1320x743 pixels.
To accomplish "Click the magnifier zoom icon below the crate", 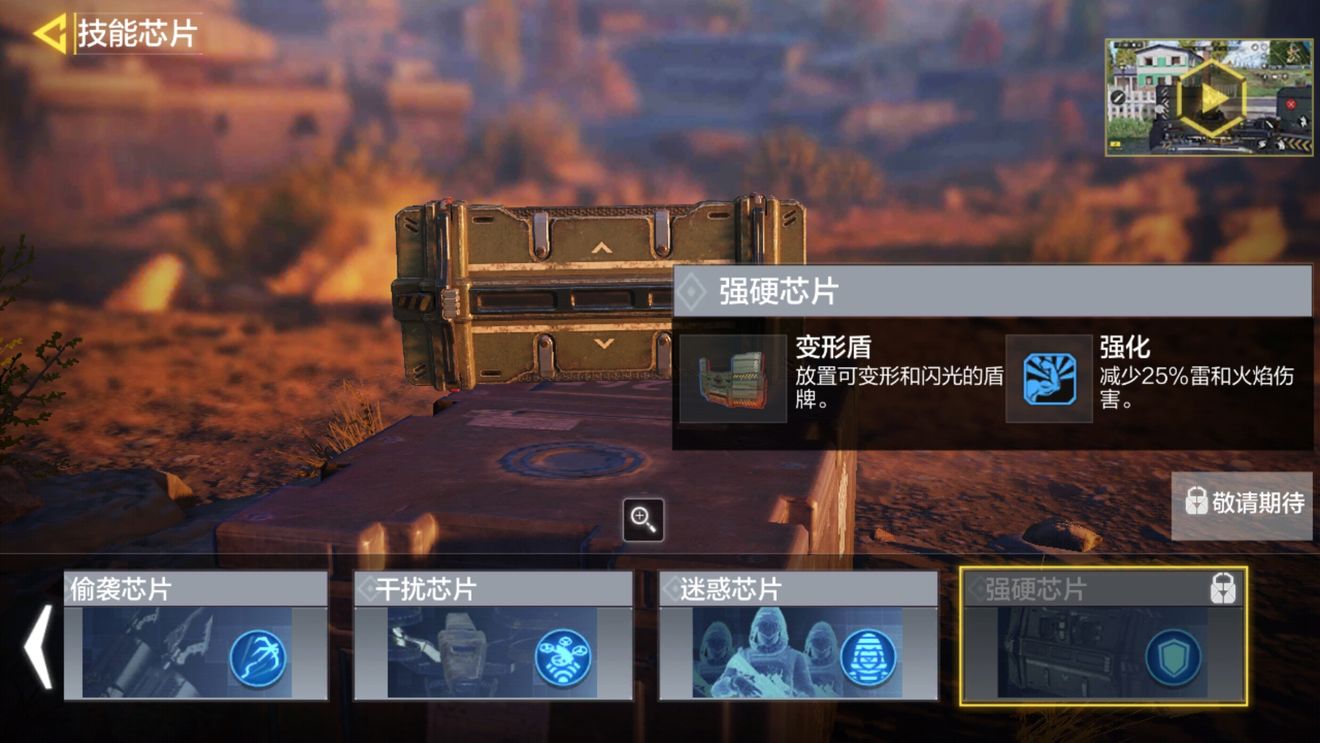I will [643, 520].
